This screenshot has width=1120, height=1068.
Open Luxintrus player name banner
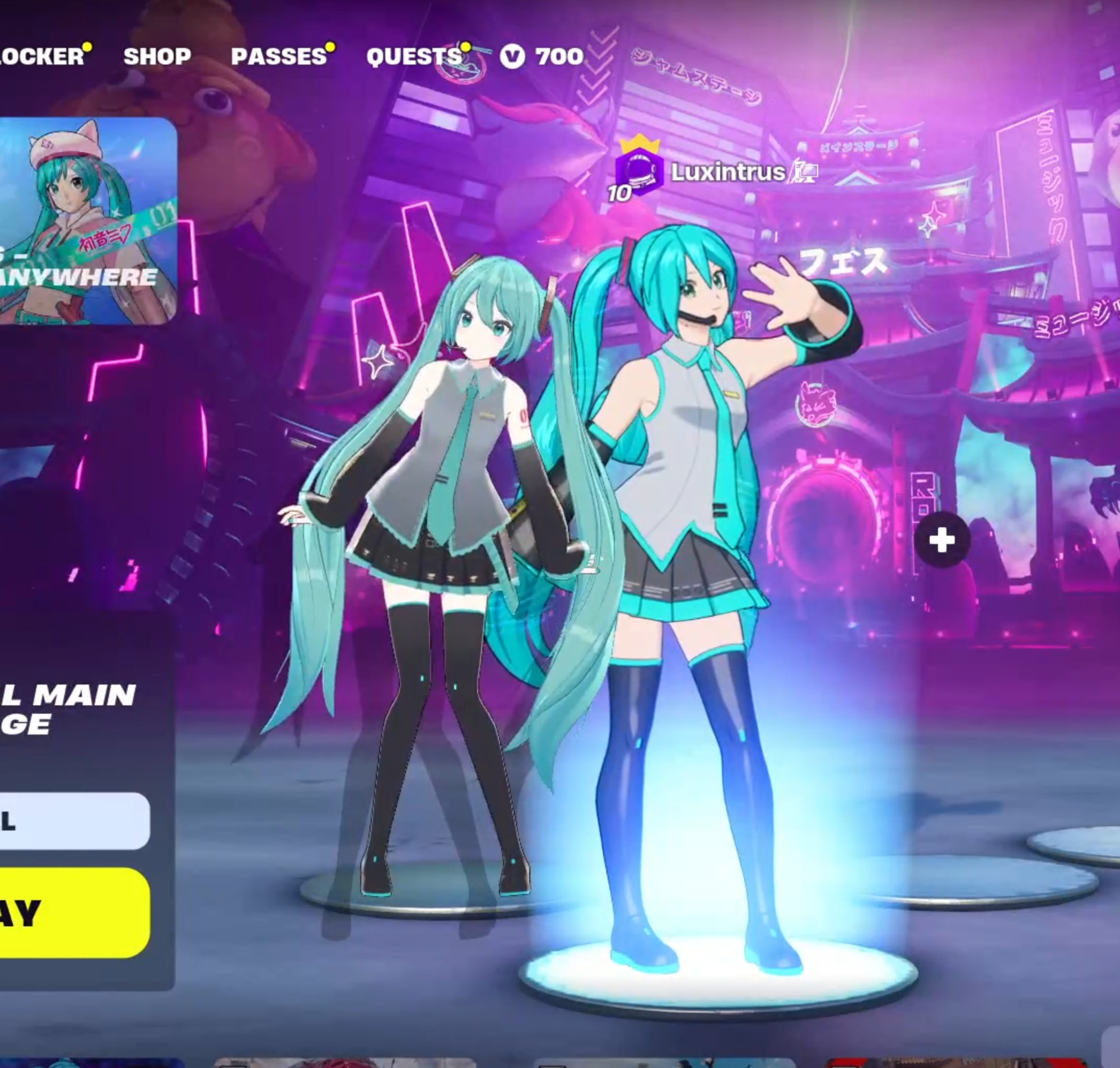727,172
